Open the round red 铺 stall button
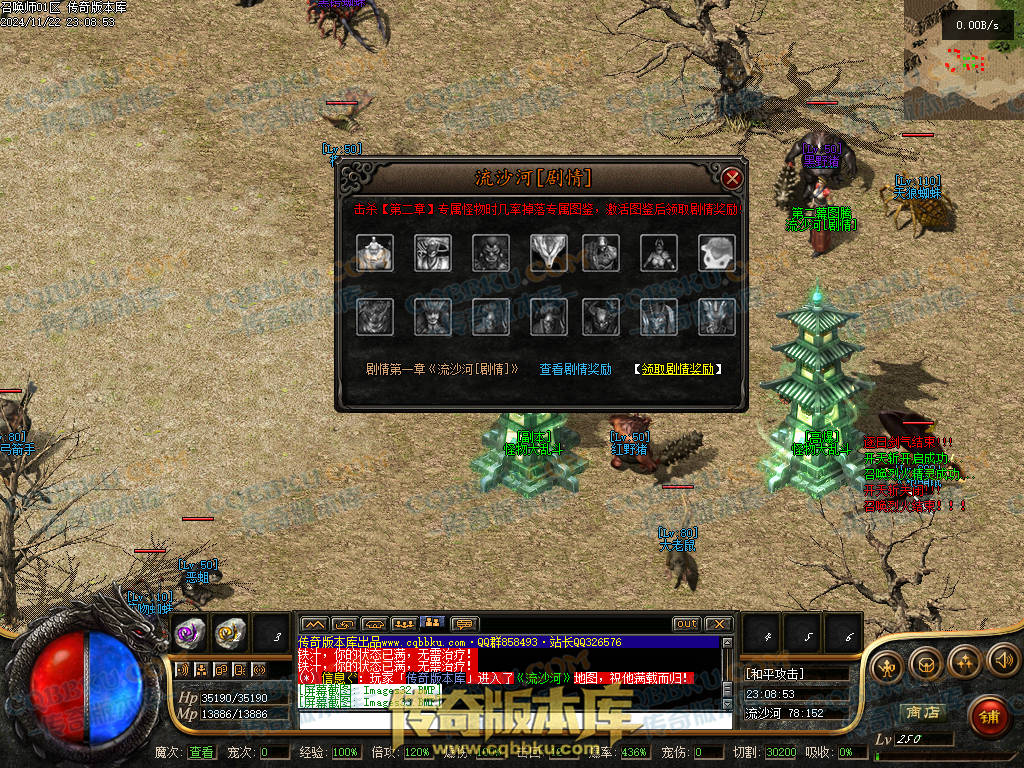The height and width of the screenshot is (768, 1024). pos(988,715)
